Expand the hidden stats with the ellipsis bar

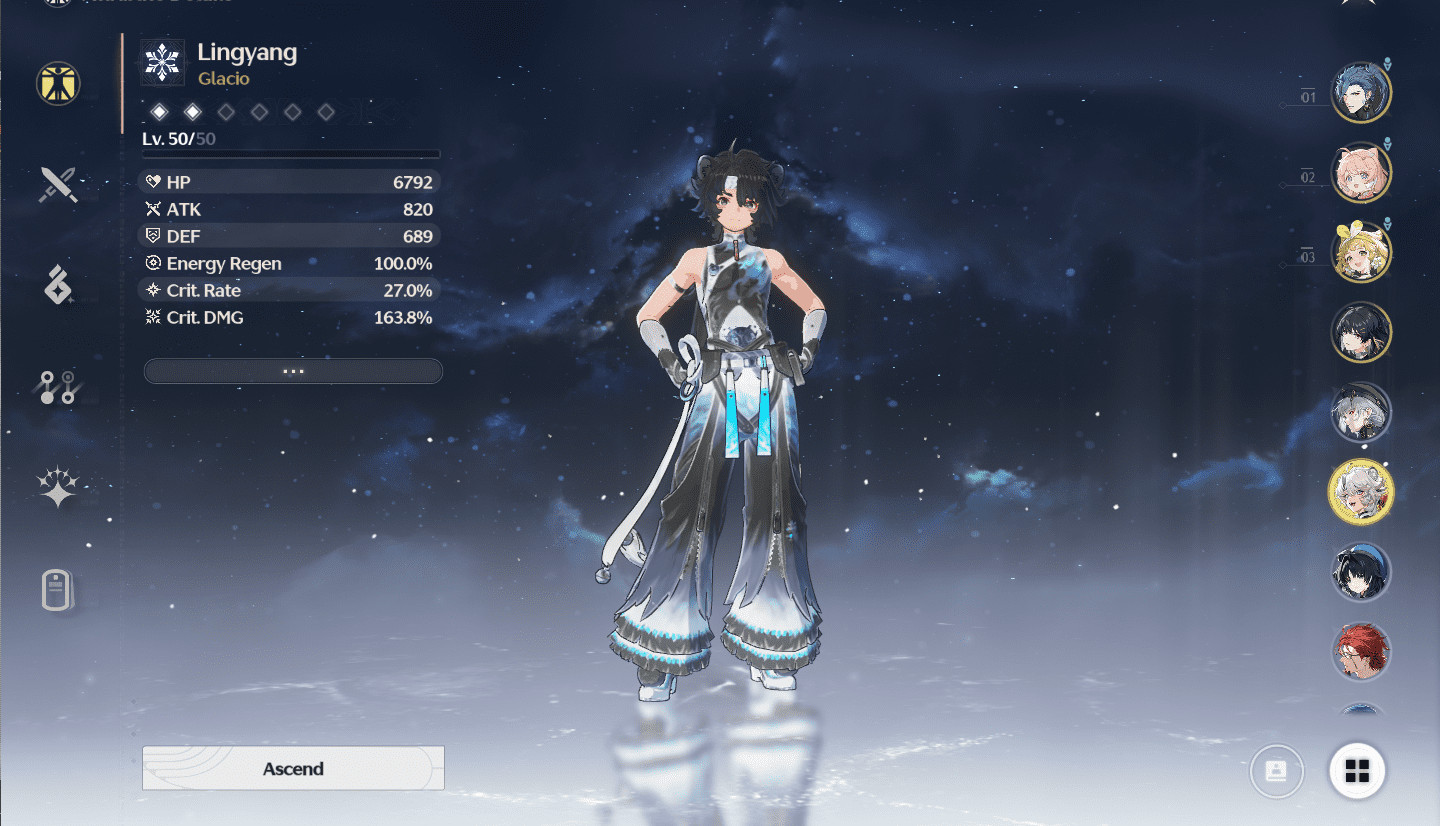[x=292, y=371]
